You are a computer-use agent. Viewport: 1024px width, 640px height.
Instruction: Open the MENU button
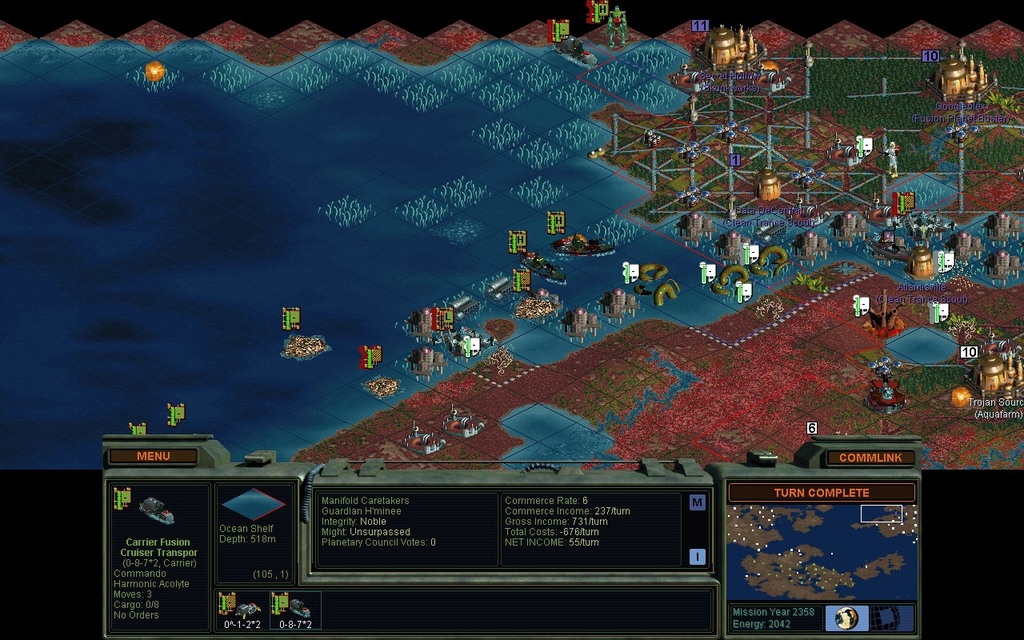pyautogui.click(x=153, y=456)
